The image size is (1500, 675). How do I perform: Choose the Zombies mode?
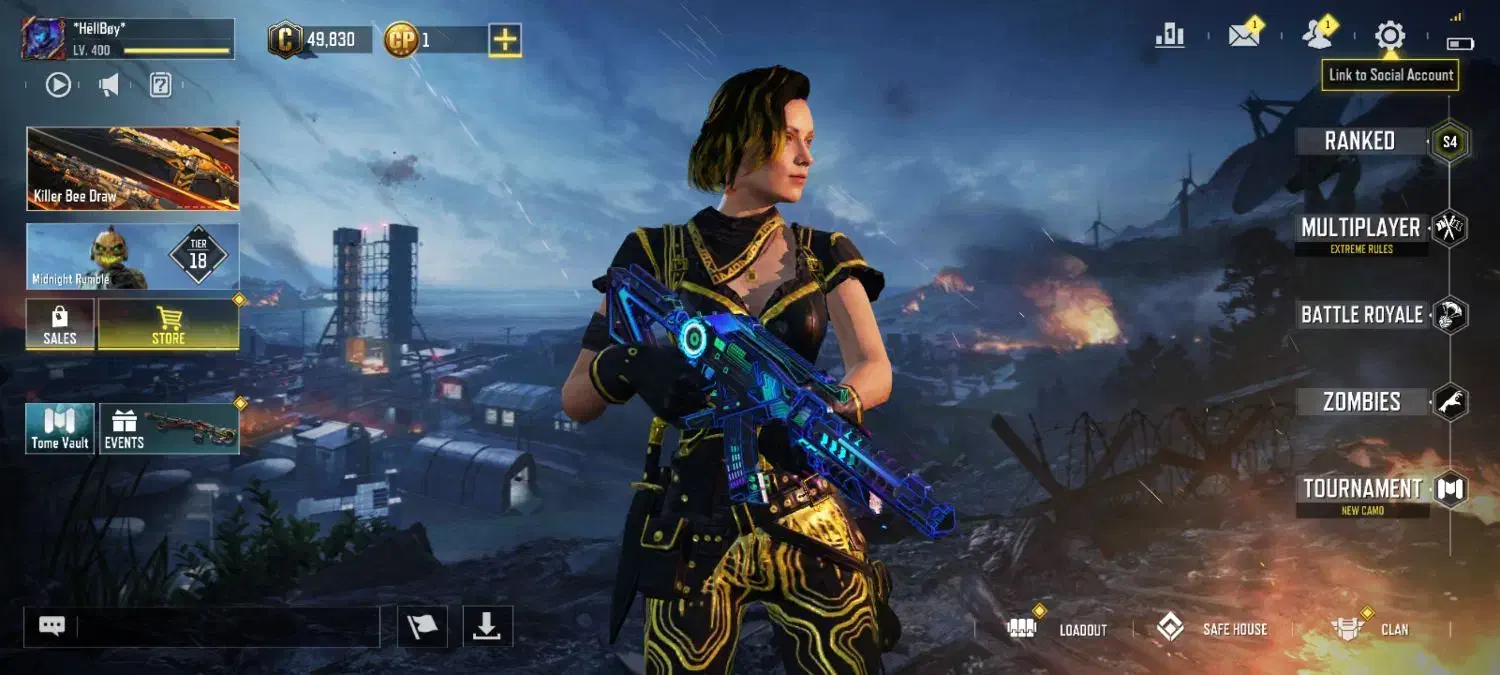(1362, 402)
